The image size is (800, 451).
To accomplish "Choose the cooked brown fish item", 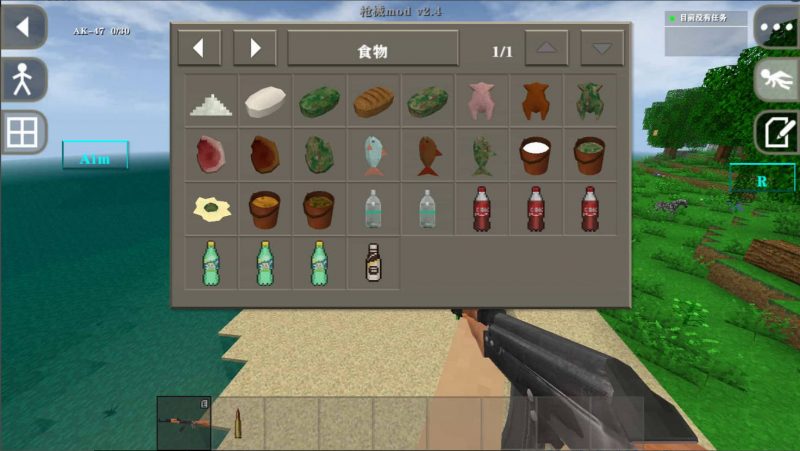I will coord(428,154).
